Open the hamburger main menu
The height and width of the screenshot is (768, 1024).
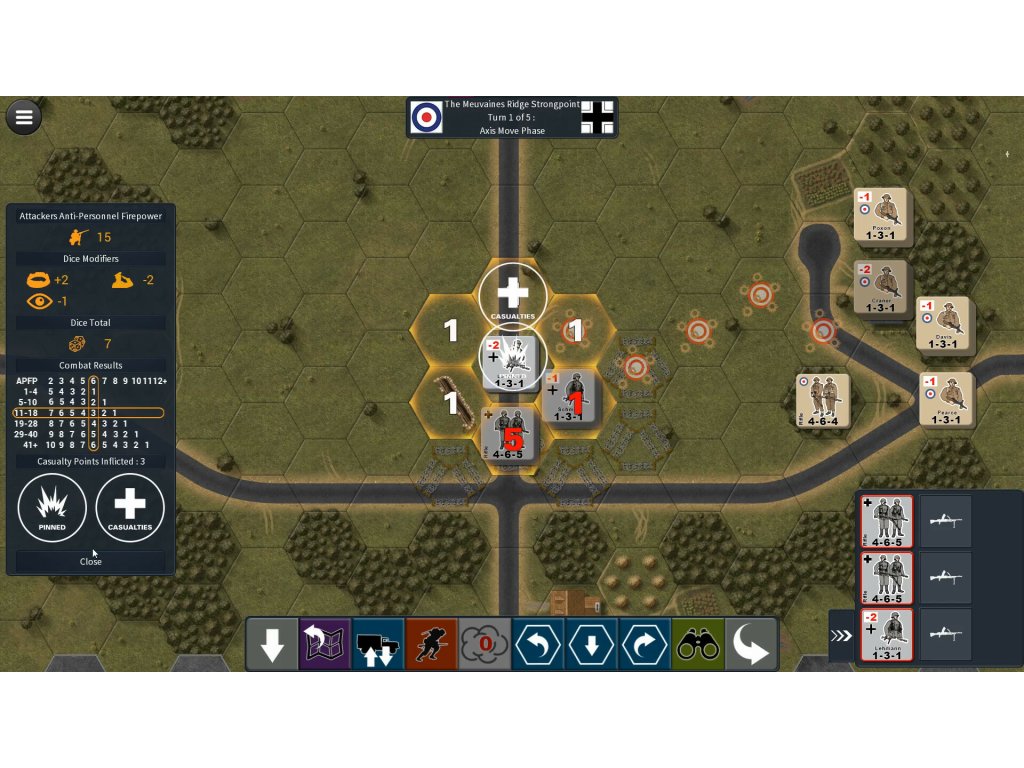point(24,117)
